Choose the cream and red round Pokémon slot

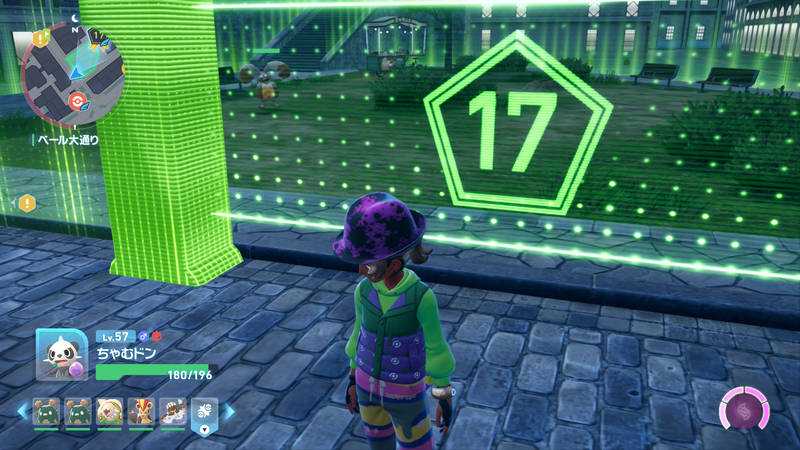coord(108,411)
